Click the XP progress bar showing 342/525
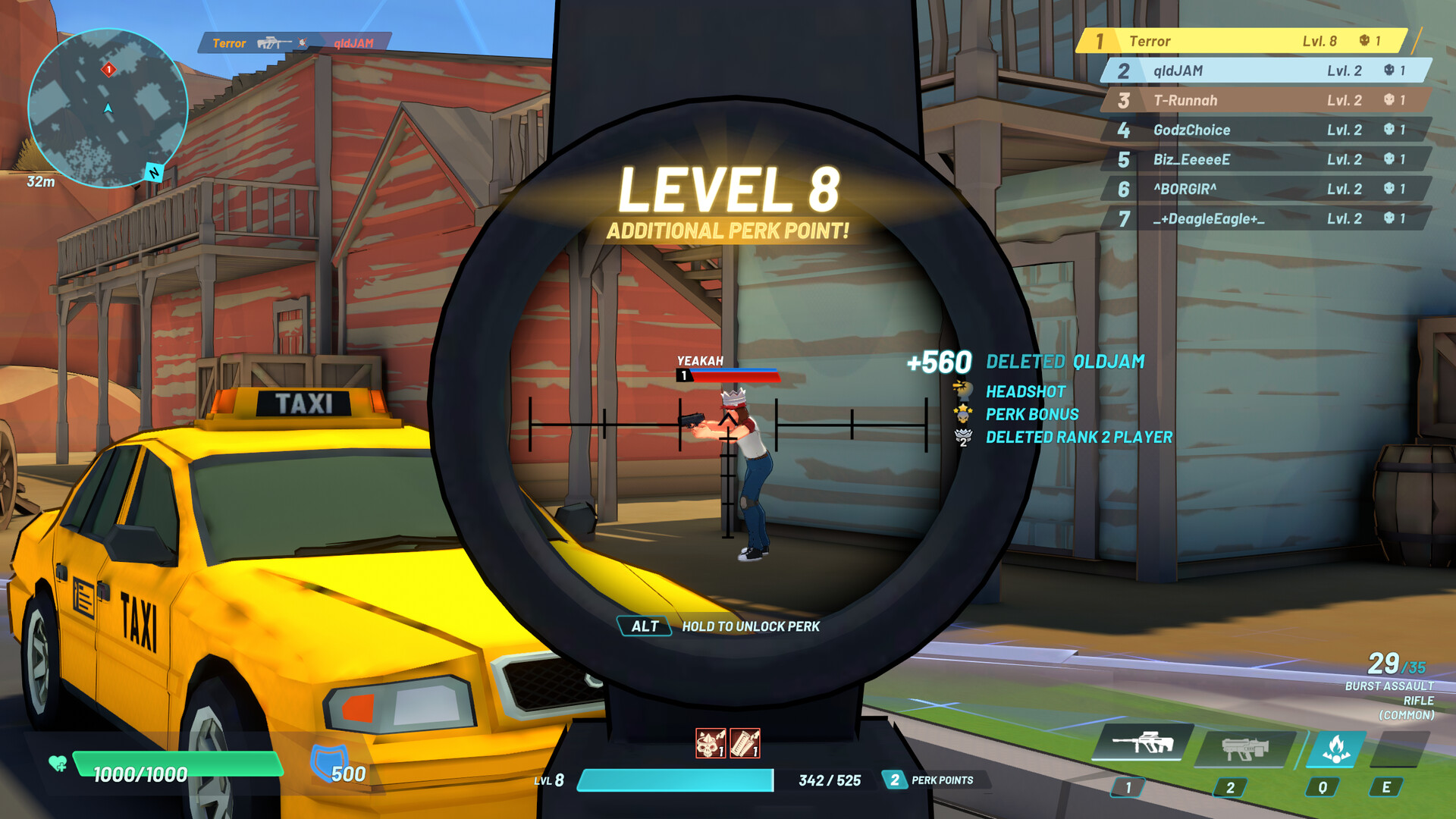 click(x=675, y=779)
